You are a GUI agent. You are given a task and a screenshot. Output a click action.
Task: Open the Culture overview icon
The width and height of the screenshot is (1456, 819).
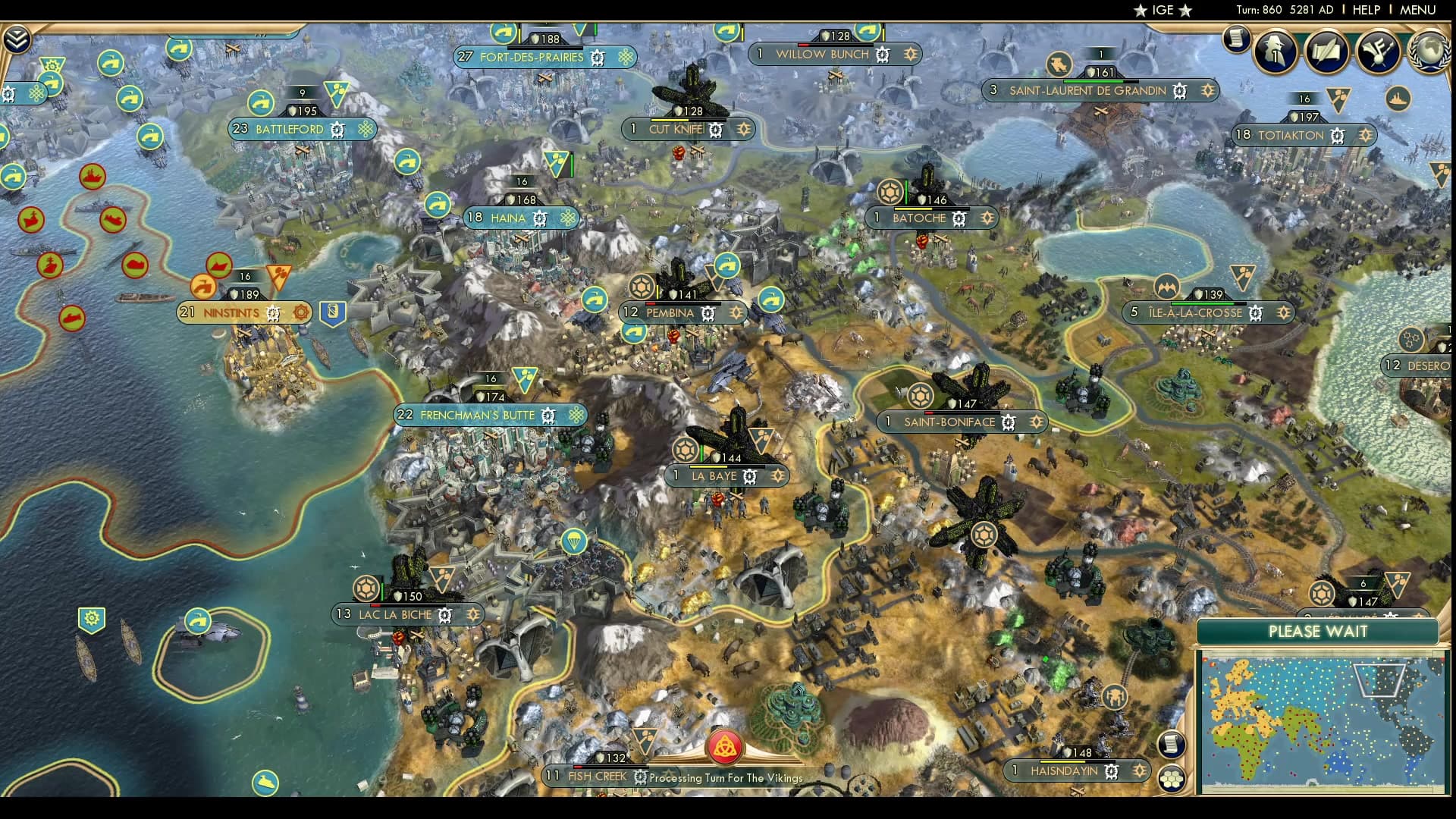click(x=1378, y=52)
